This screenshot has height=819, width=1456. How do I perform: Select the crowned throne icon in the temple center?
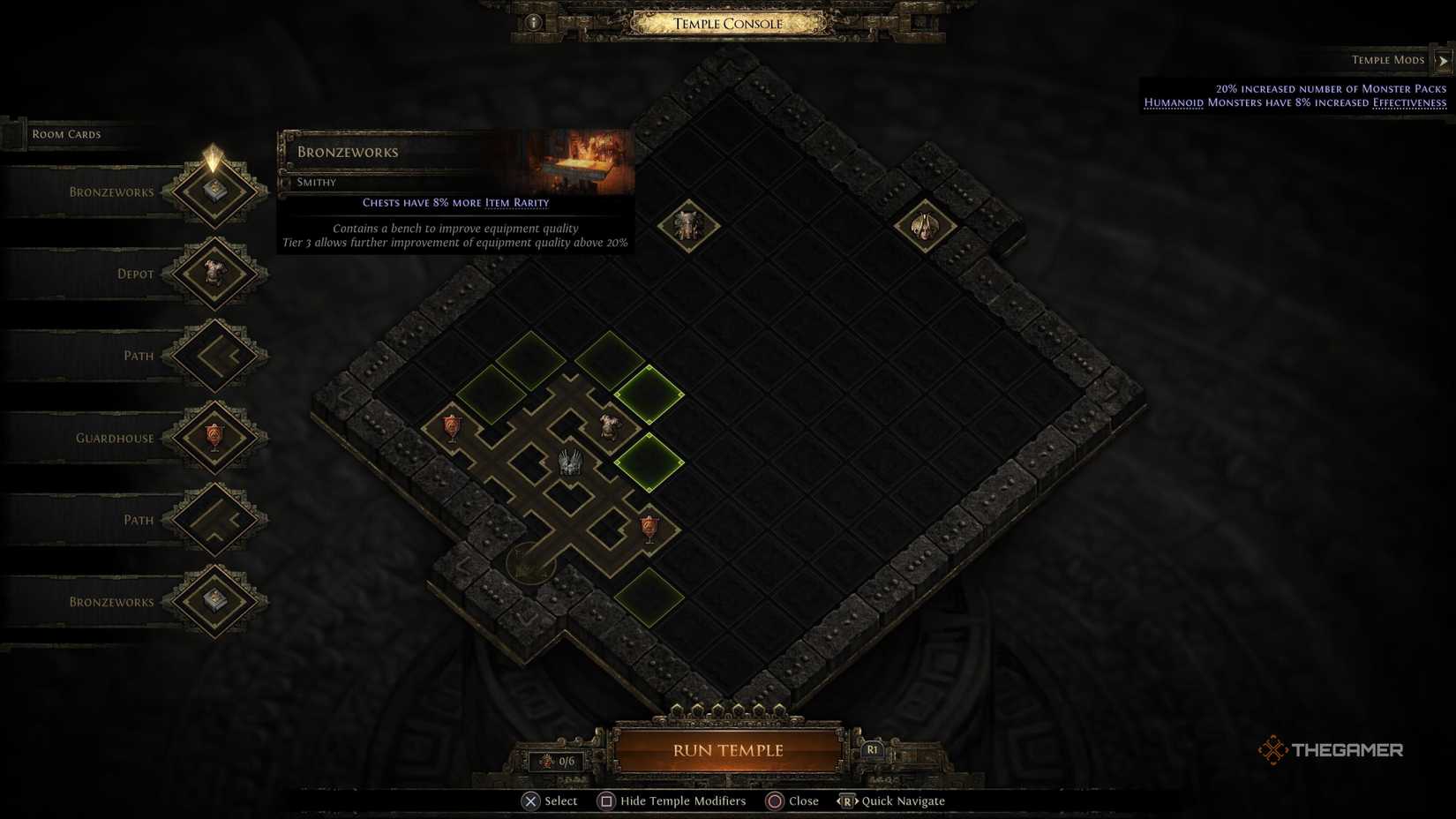(570, 462)
